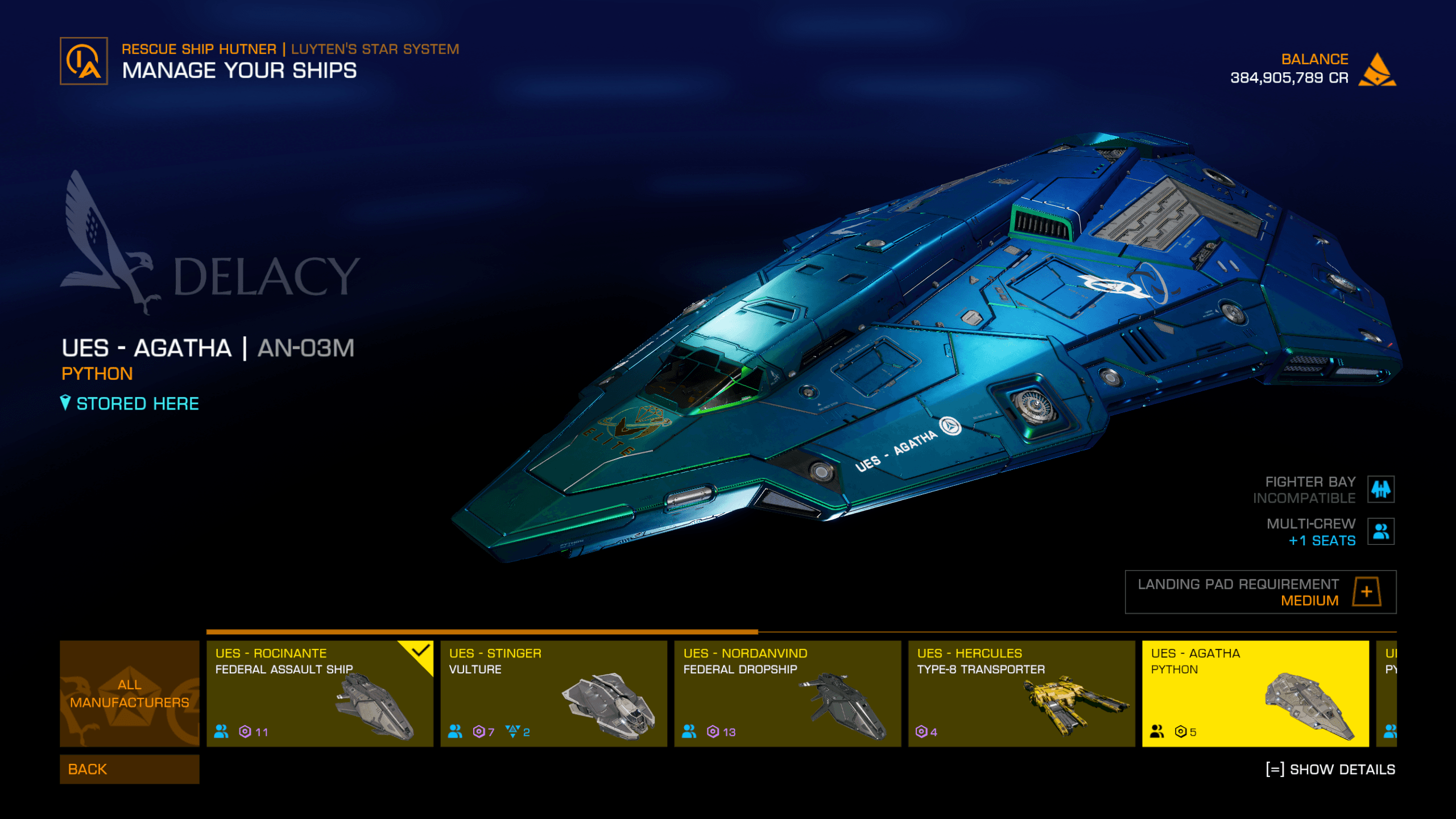
Task: Select the UES - Rocinante Federal Assault Ship
Action: coord(319,693)
